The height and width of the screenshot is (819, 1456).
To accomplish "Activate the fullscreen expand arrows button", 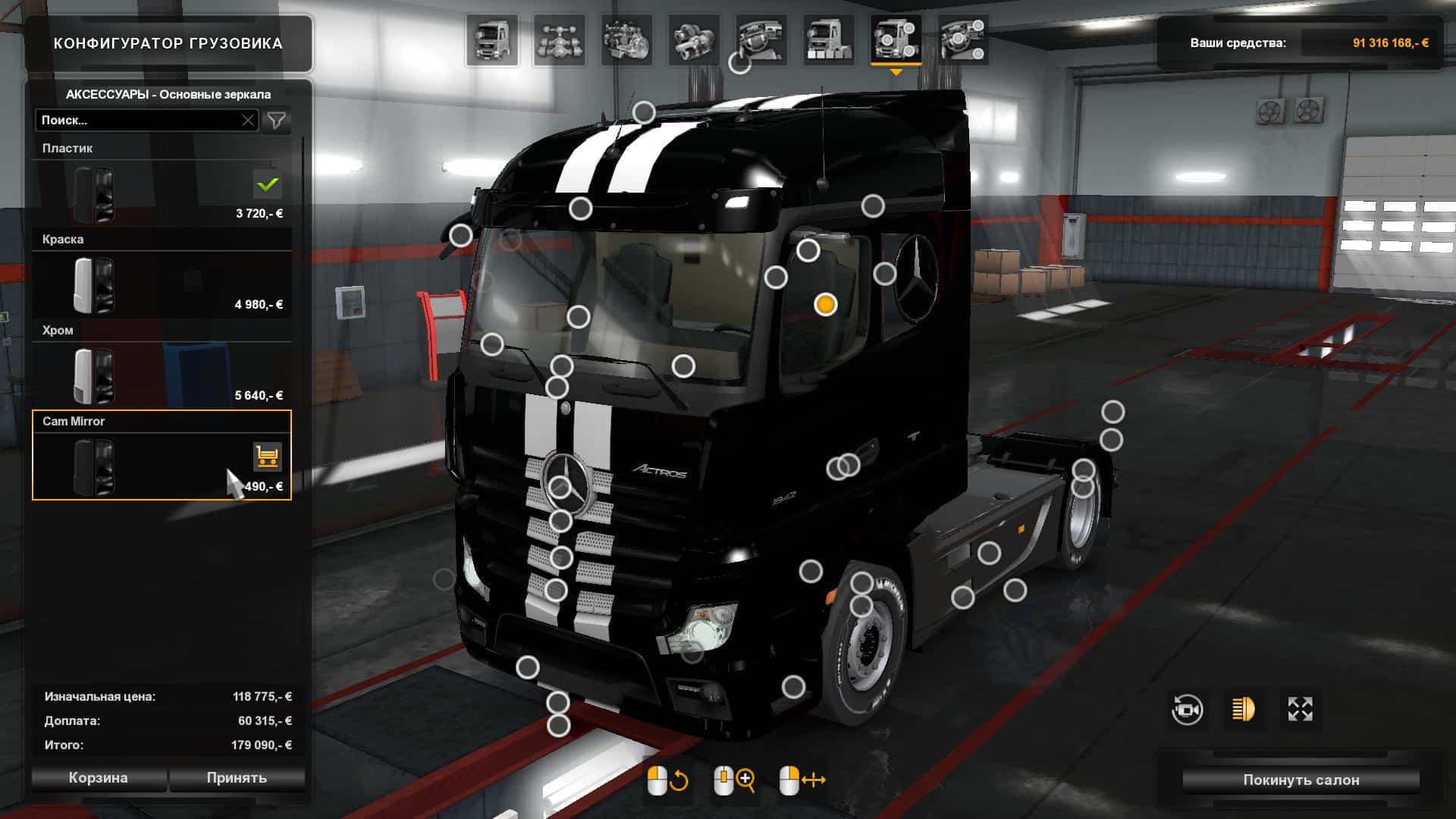I will (1300, 710).
